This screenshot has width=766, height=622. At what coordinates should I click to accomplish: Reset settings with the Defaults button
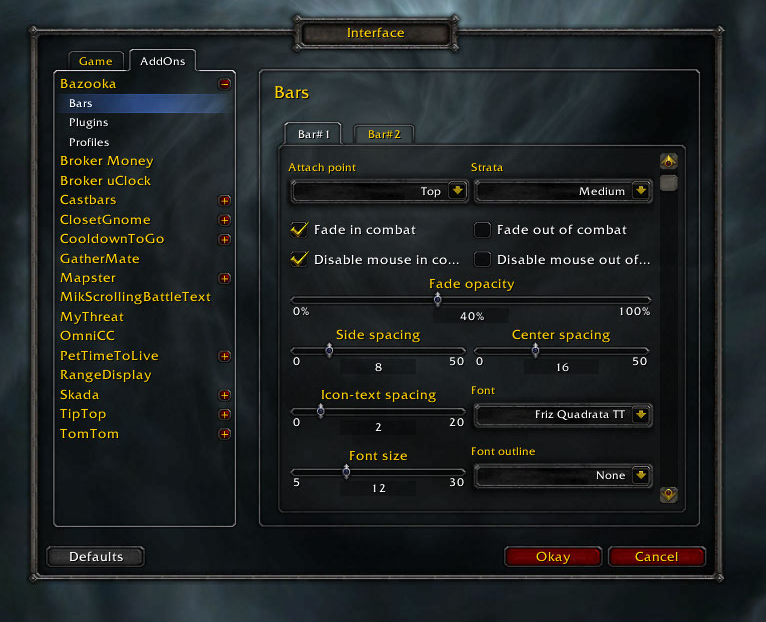tap(96, 557)
